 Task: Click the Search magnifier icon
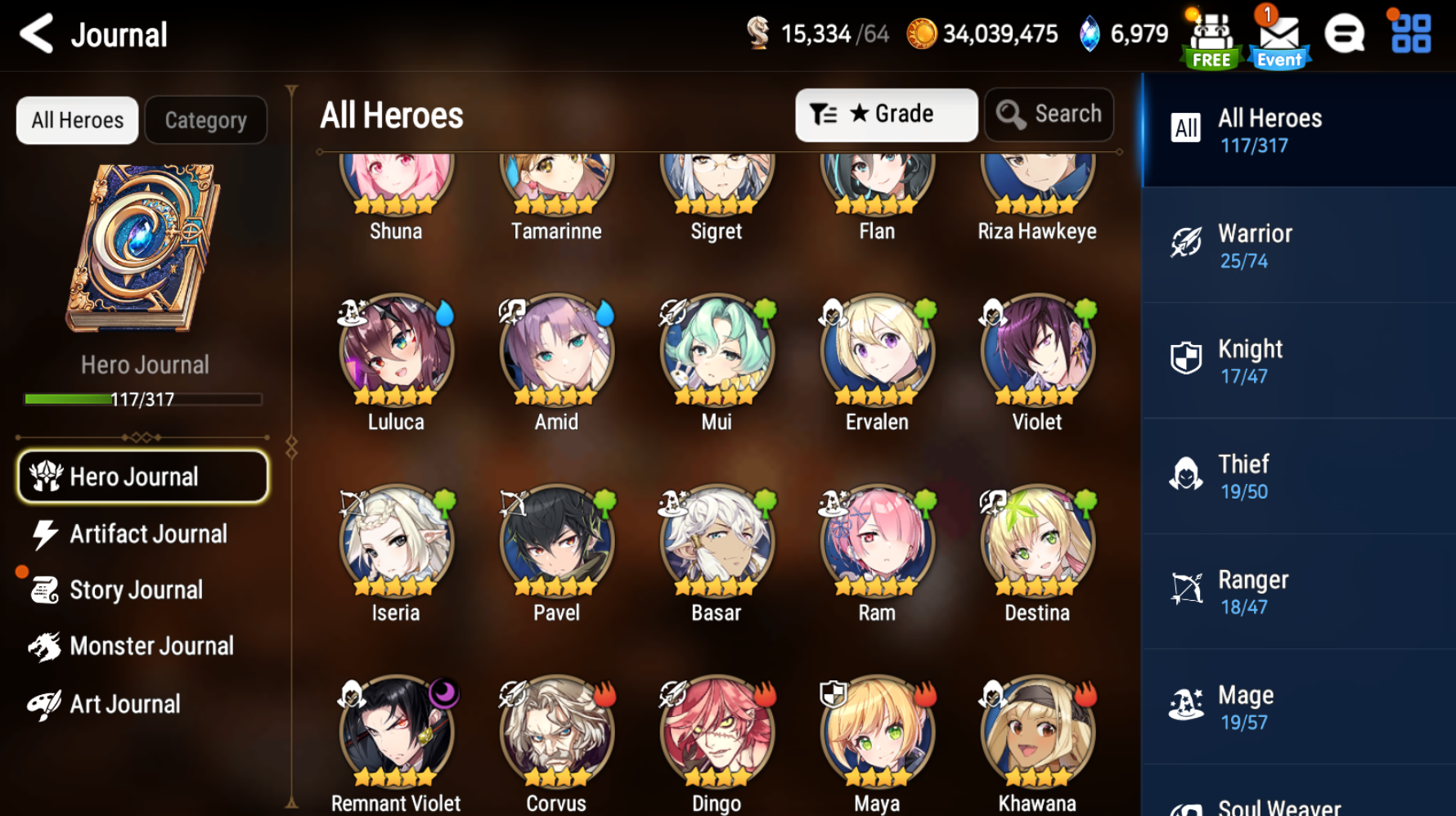click(1011, 114)
